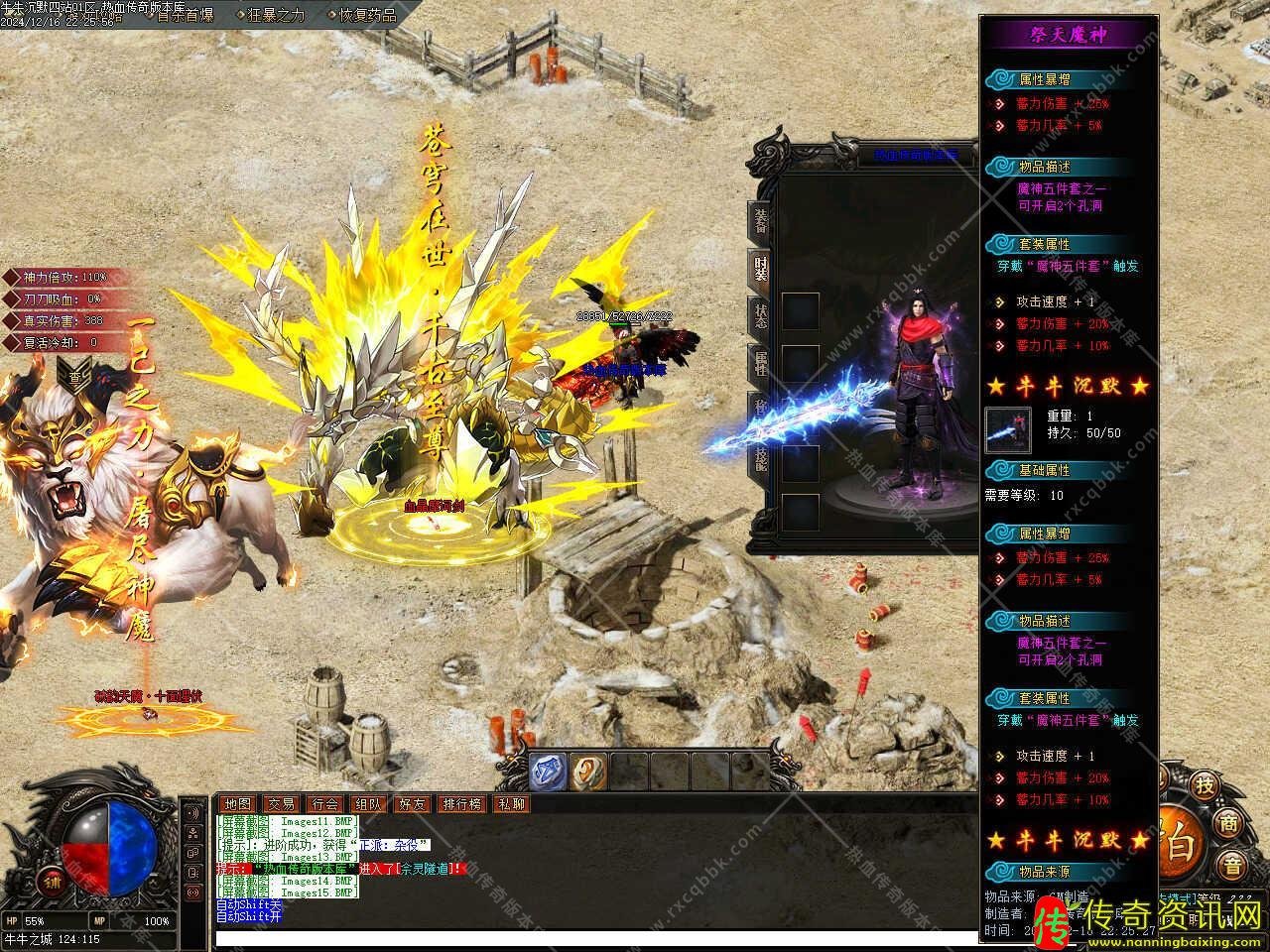1270x952 pixels.
Task: Click the 技 skill round button
Action: pos(1204,785)
